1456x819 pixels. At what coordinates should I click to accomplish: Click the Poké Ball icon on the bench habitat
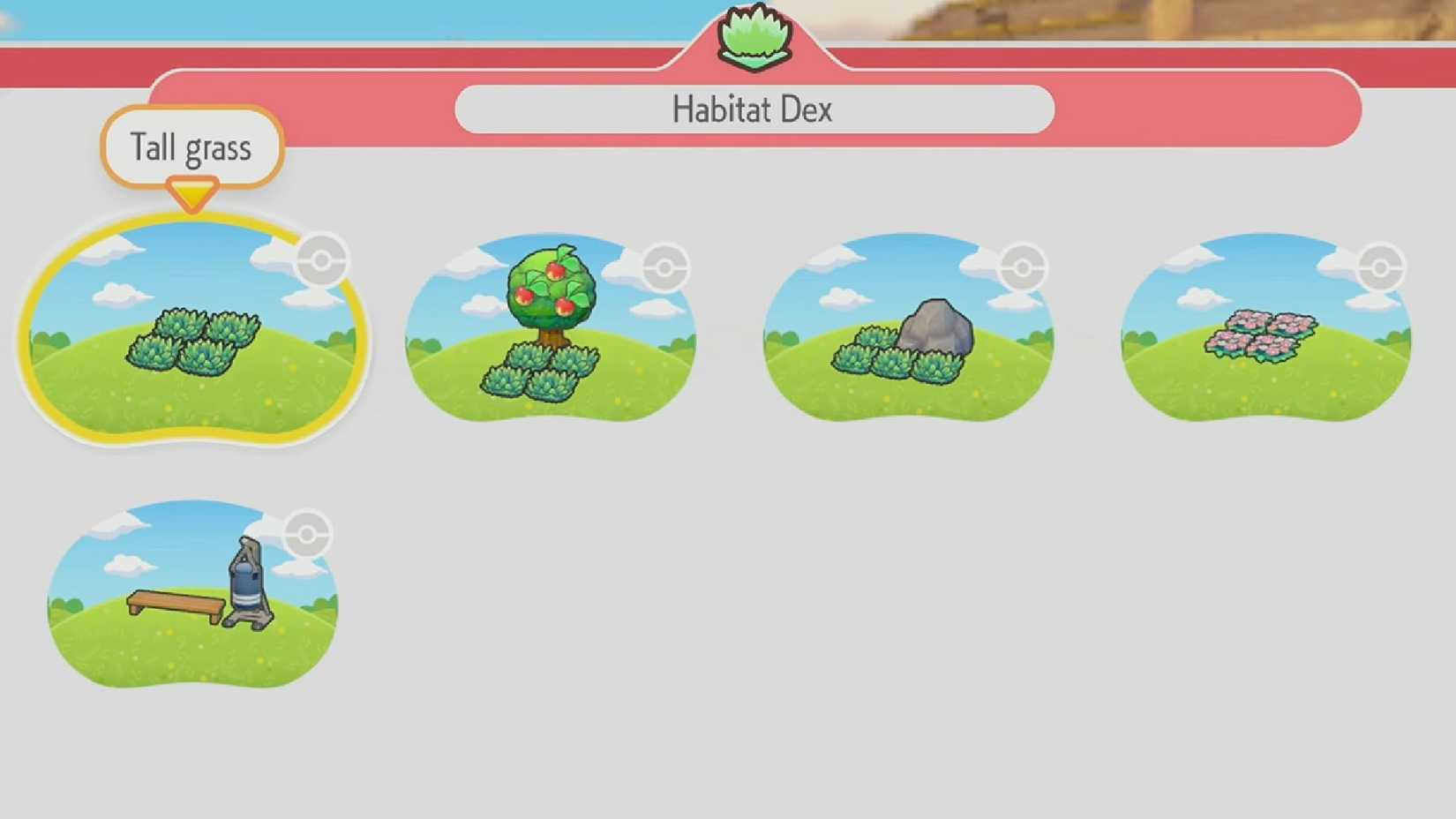307,532
